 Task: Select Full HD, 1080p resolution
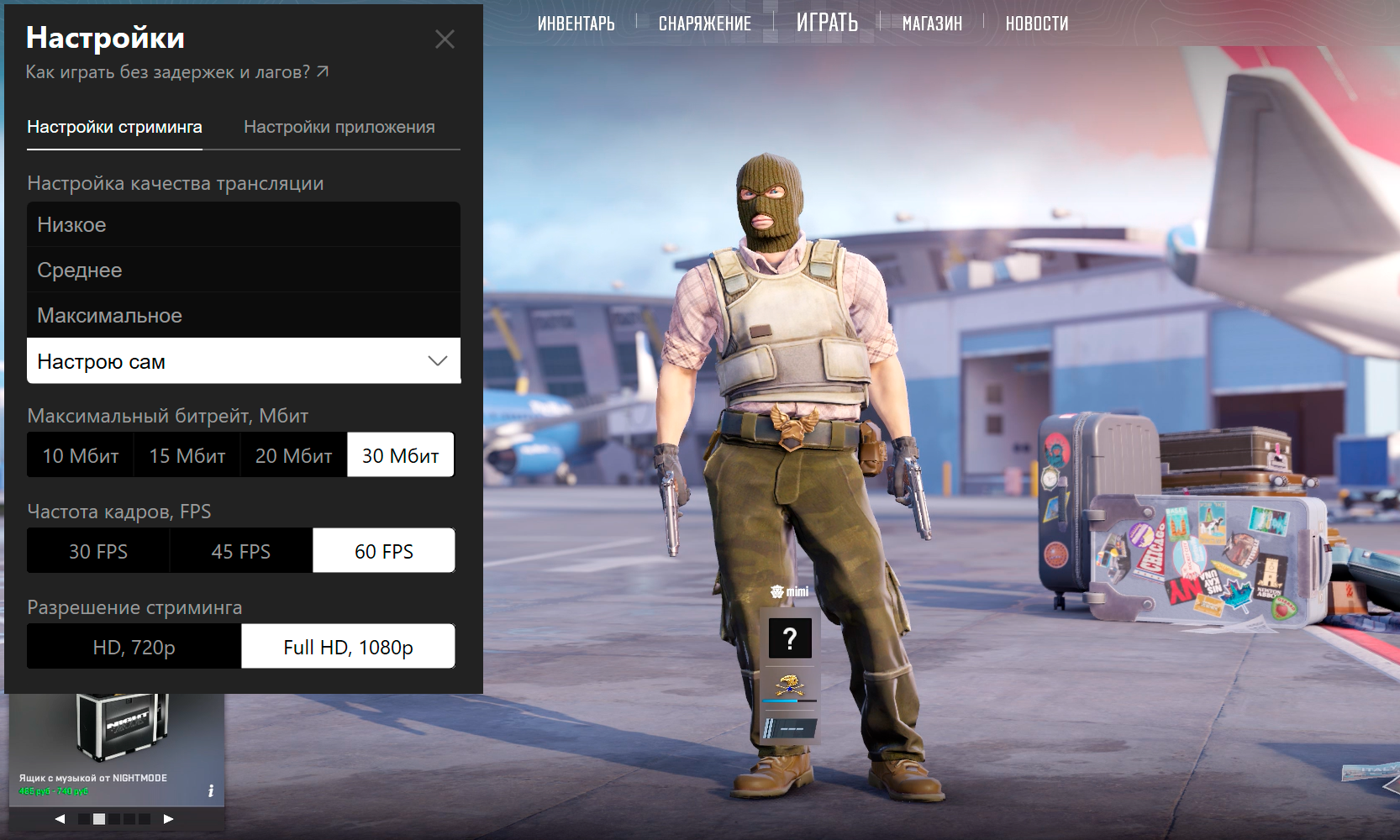(x=348, y=647)
